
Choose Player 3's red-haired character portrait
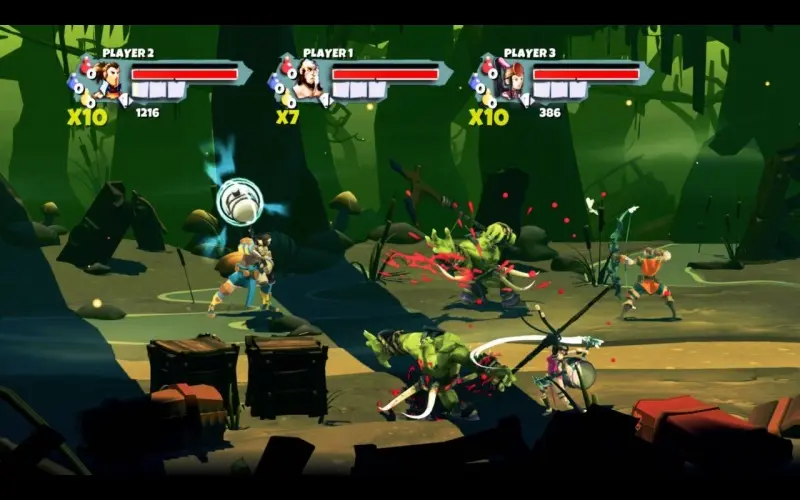(x=511, y=80)
